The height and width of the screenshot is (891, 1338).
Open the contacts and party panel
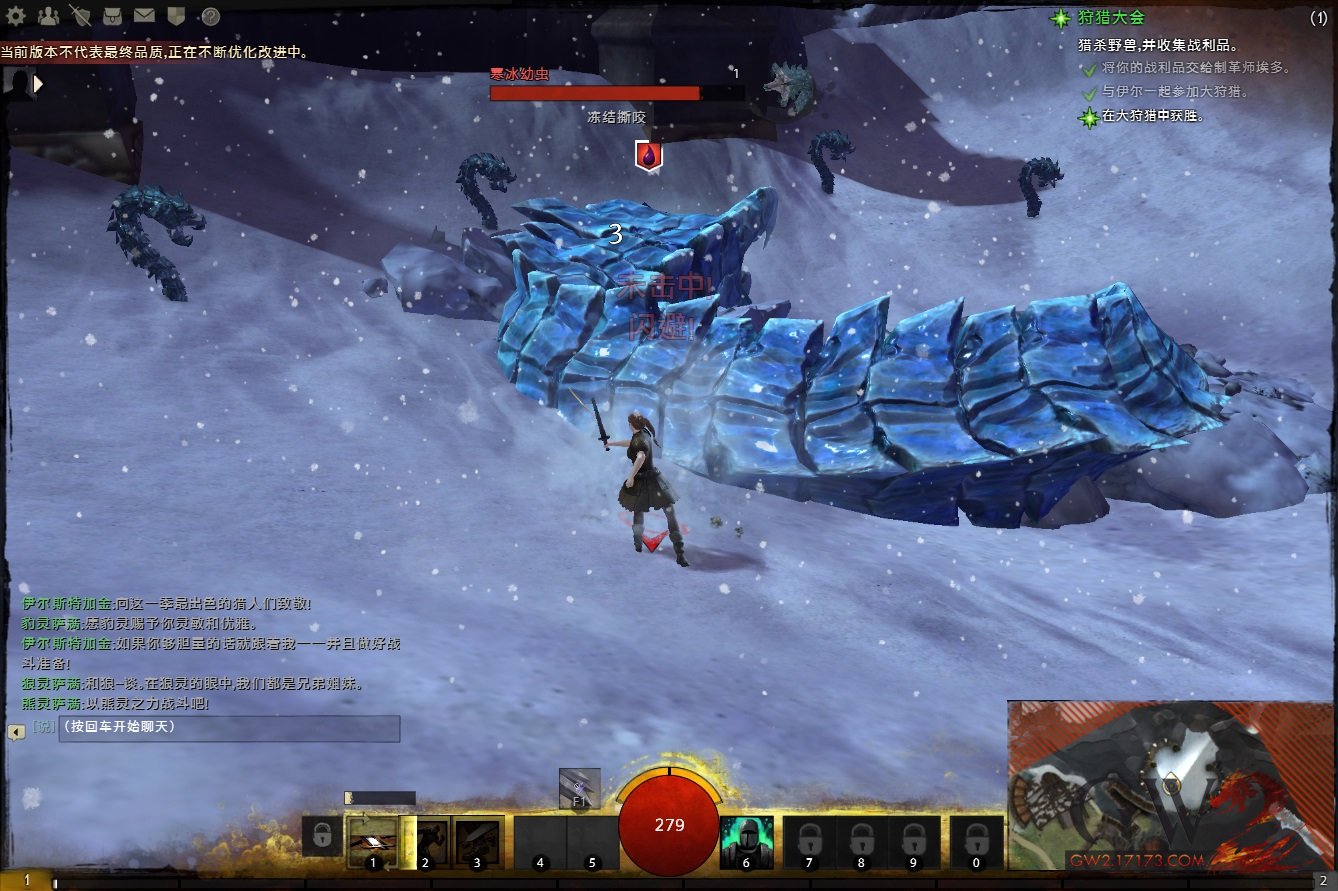click(x=48, y=15)
